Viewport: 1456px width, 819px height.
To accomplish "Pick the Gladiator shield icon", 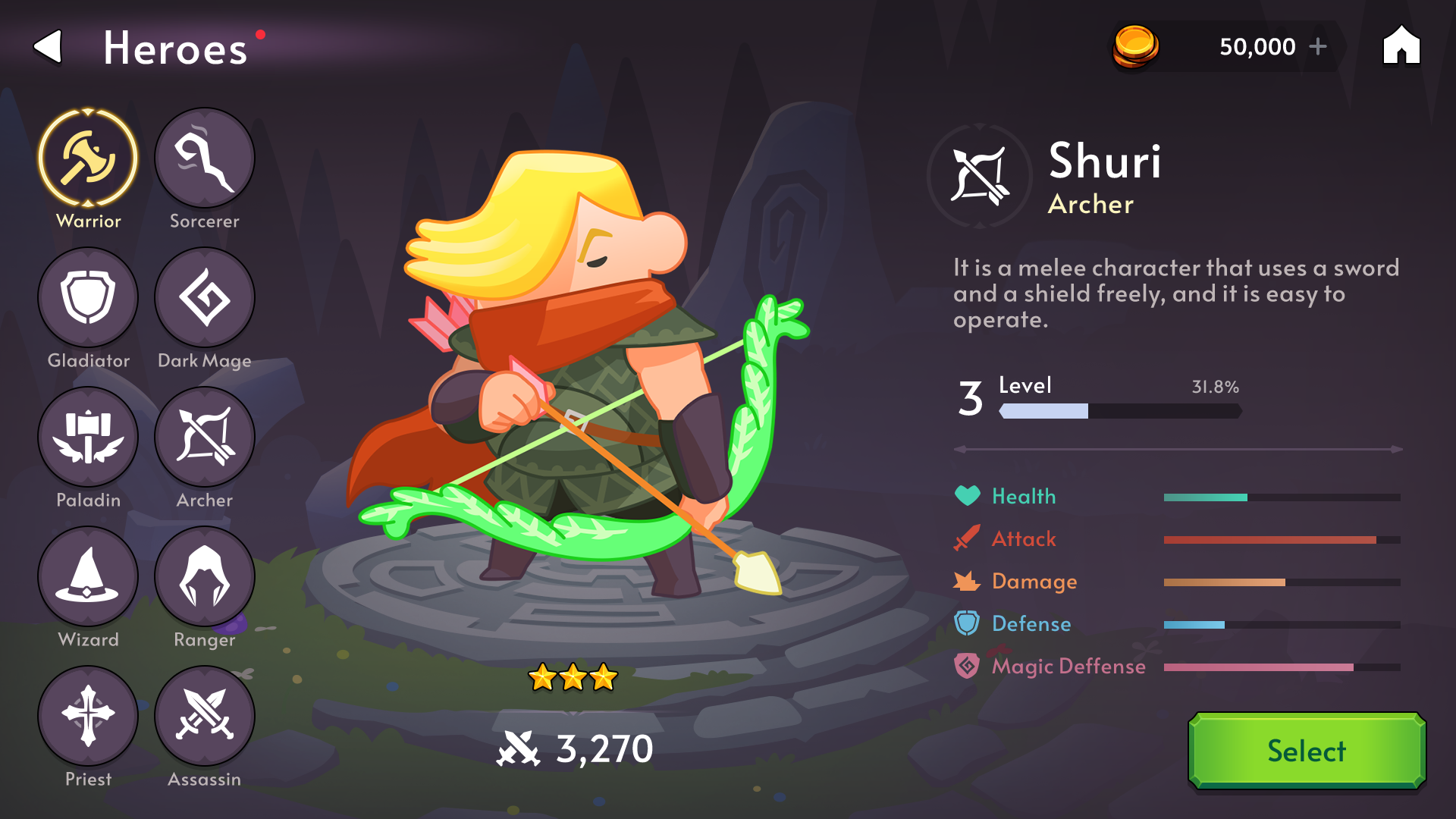I will click(x=88, y=297).
